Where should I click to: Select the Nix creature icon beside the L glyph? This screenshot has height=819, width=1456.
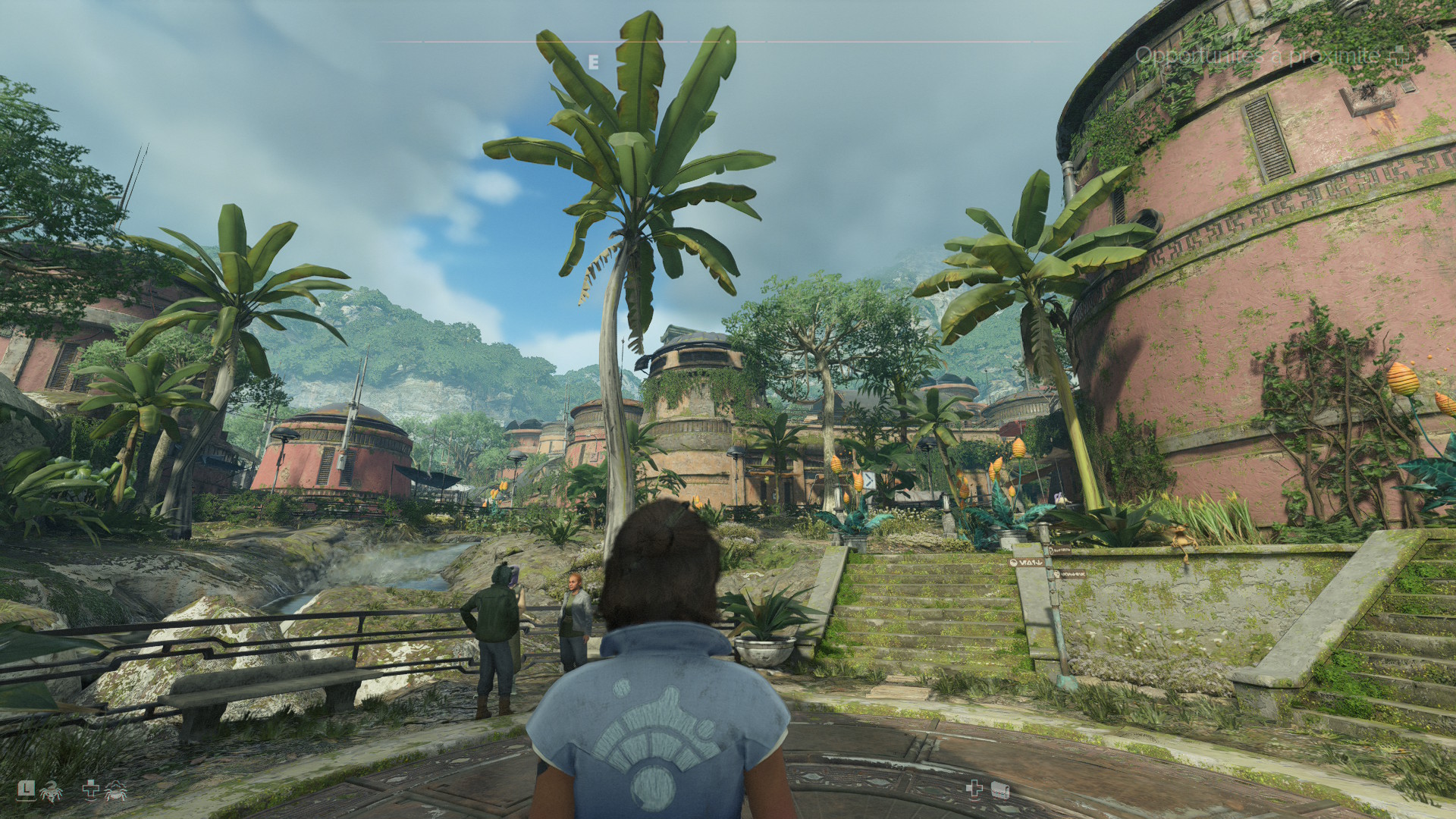coord(52,791)
